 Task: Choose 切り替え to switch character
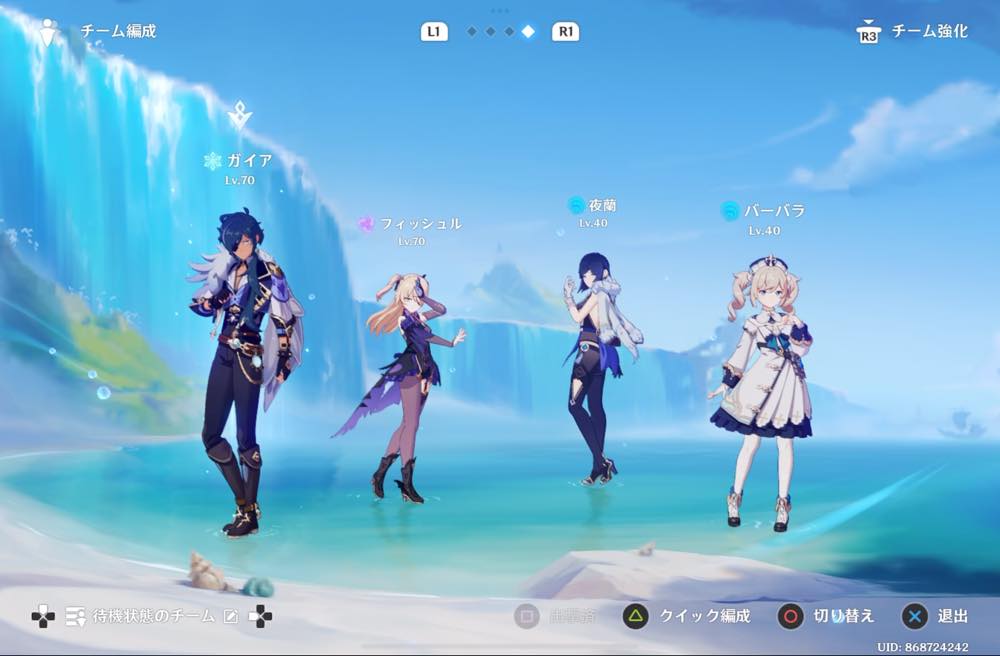pos(829,616)
